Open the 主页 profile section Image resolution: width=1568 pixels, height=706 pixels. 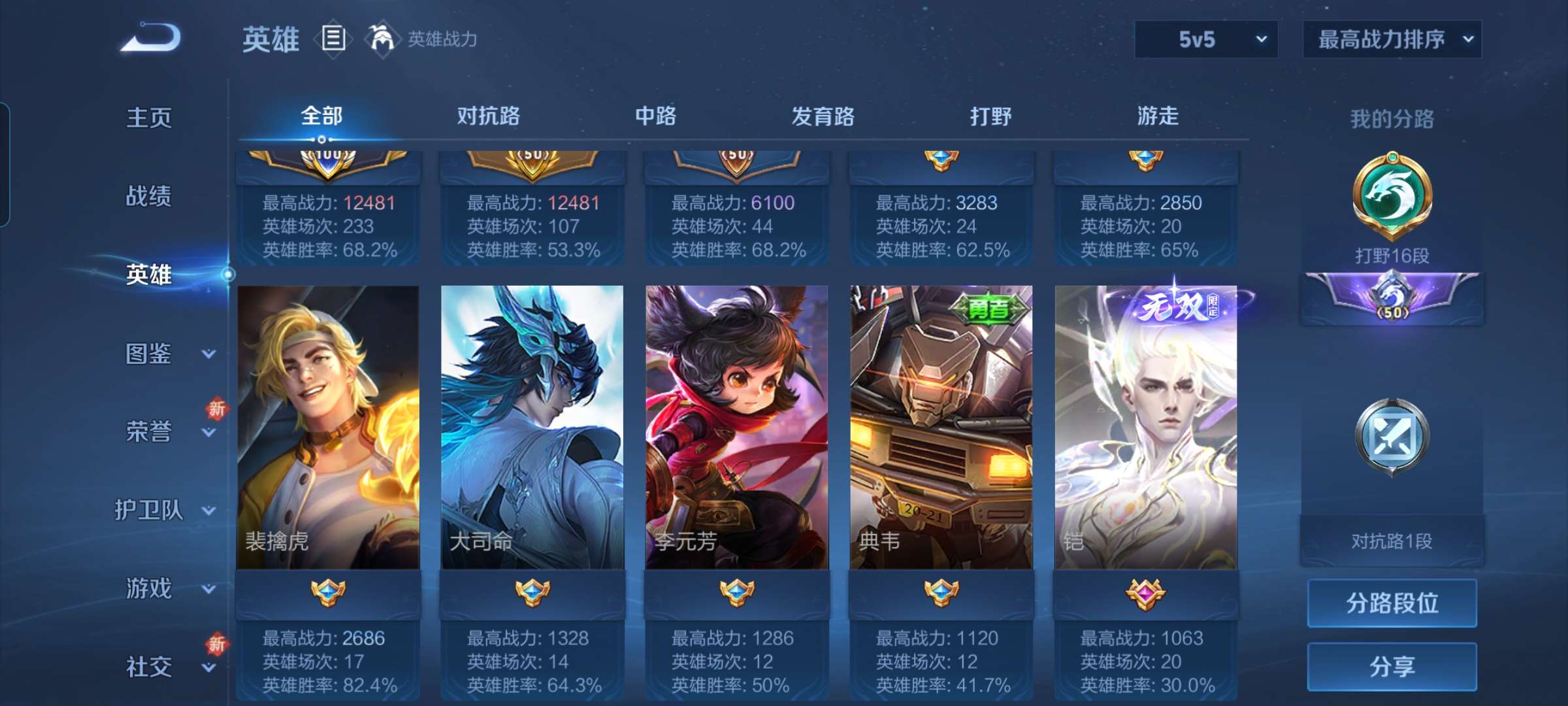pyautogui.click(x=149, y=118)
